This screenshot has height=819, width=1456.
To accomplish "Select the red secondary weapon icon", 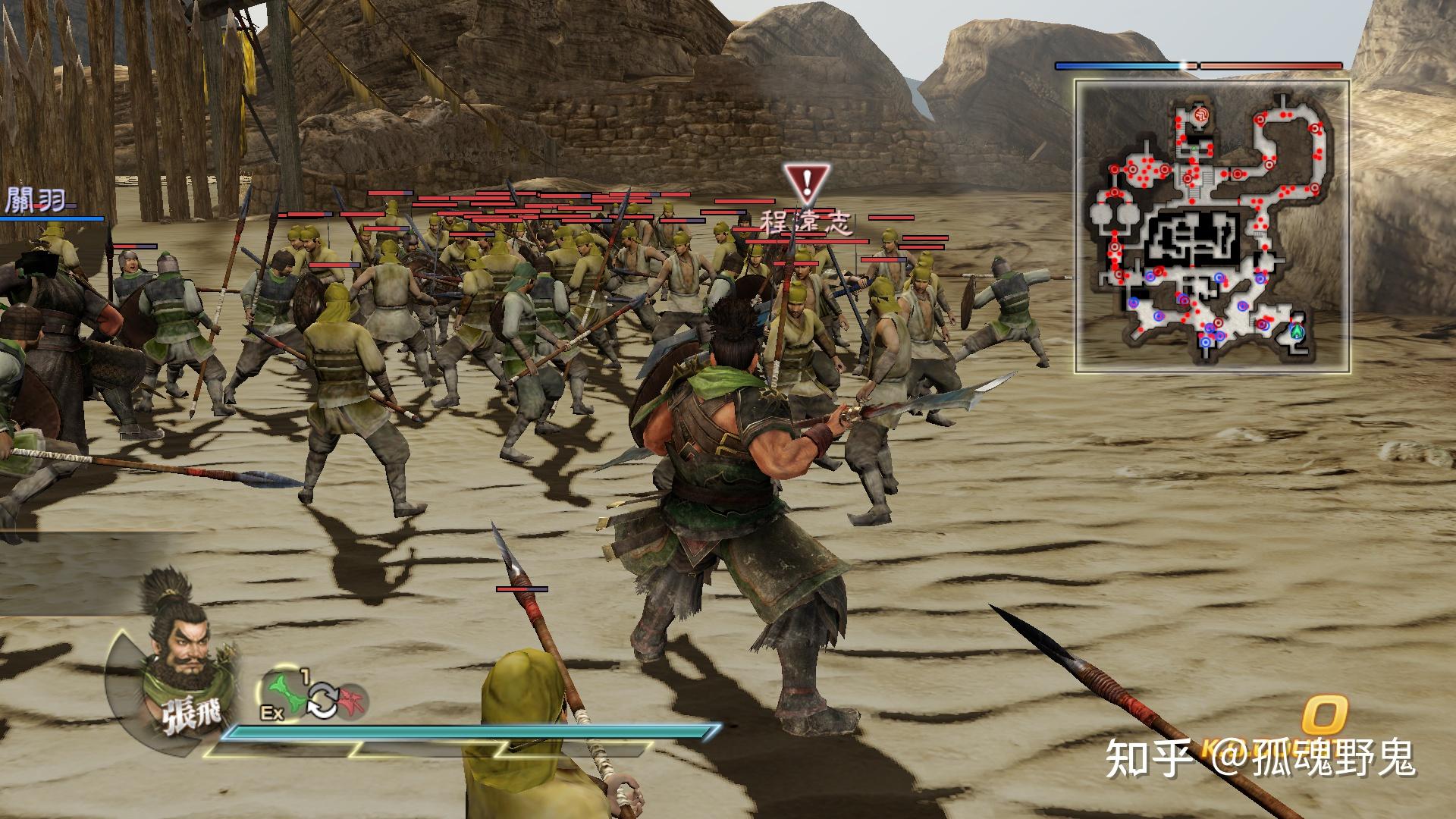I will tap(351, 698).
